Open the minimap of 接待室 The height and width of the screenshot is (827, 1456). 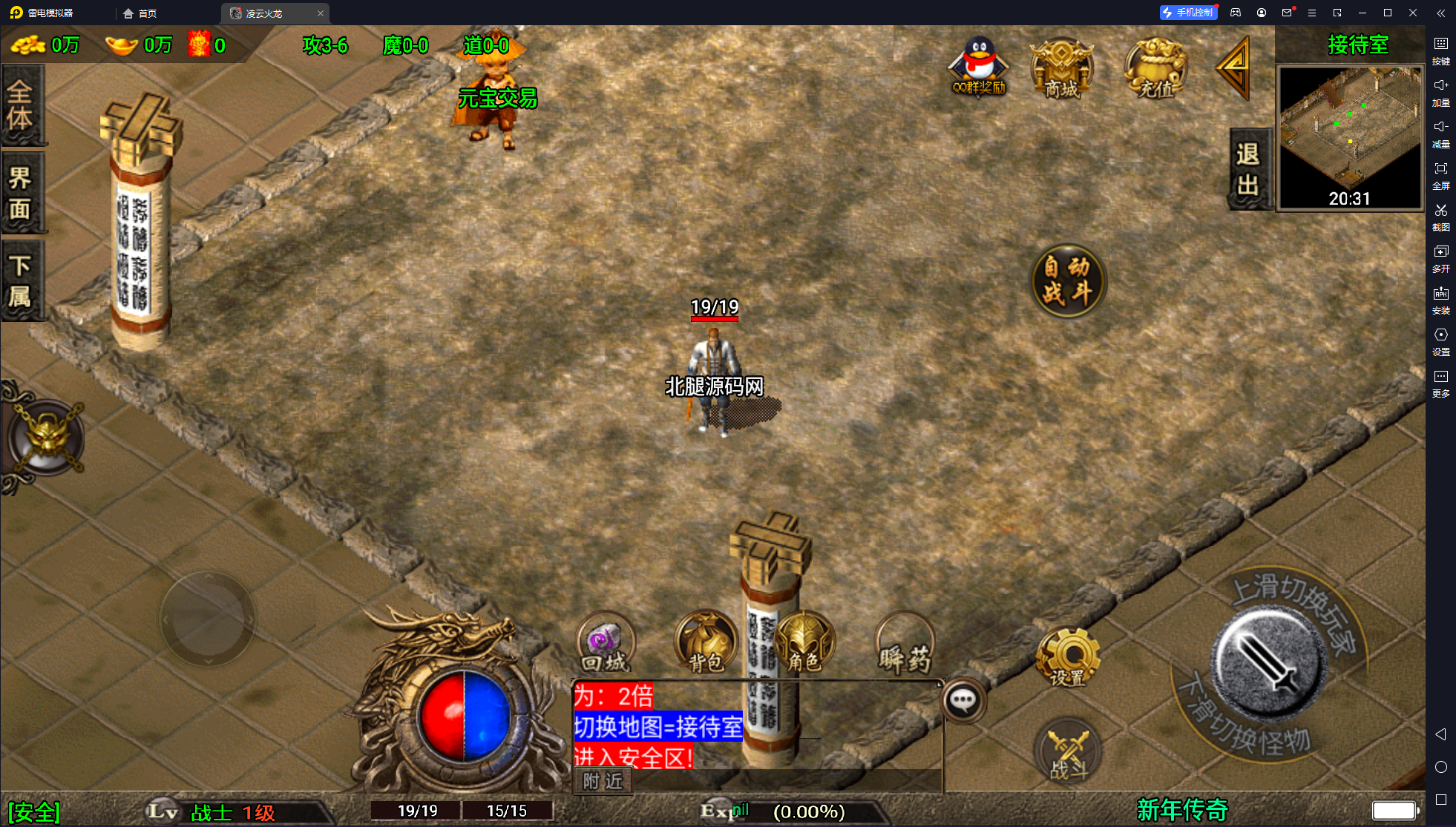pyautogui.click(x=1349, y=137)
